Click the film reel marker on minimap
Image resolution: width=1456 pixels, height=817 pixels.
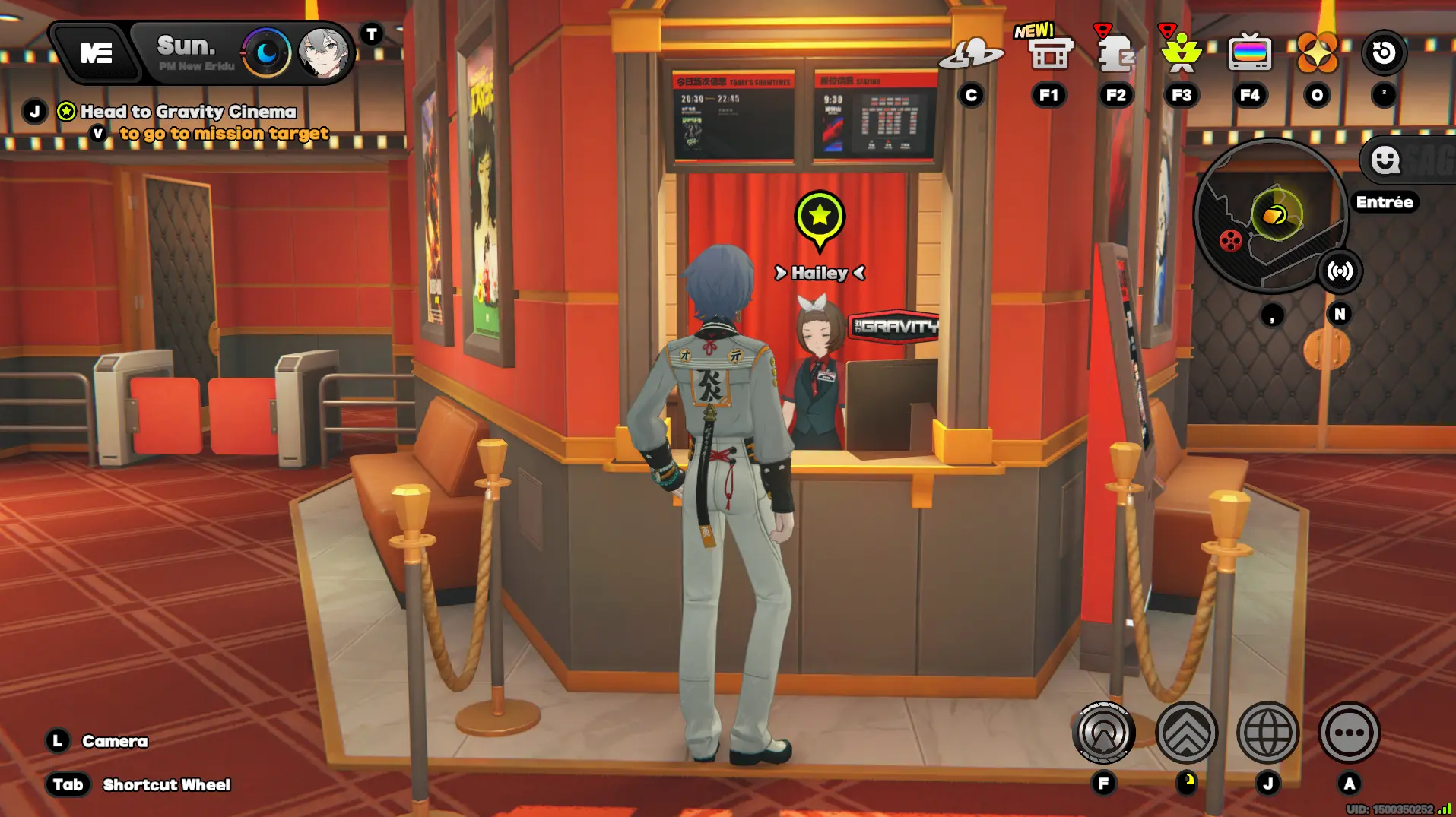click(1230, 241)
